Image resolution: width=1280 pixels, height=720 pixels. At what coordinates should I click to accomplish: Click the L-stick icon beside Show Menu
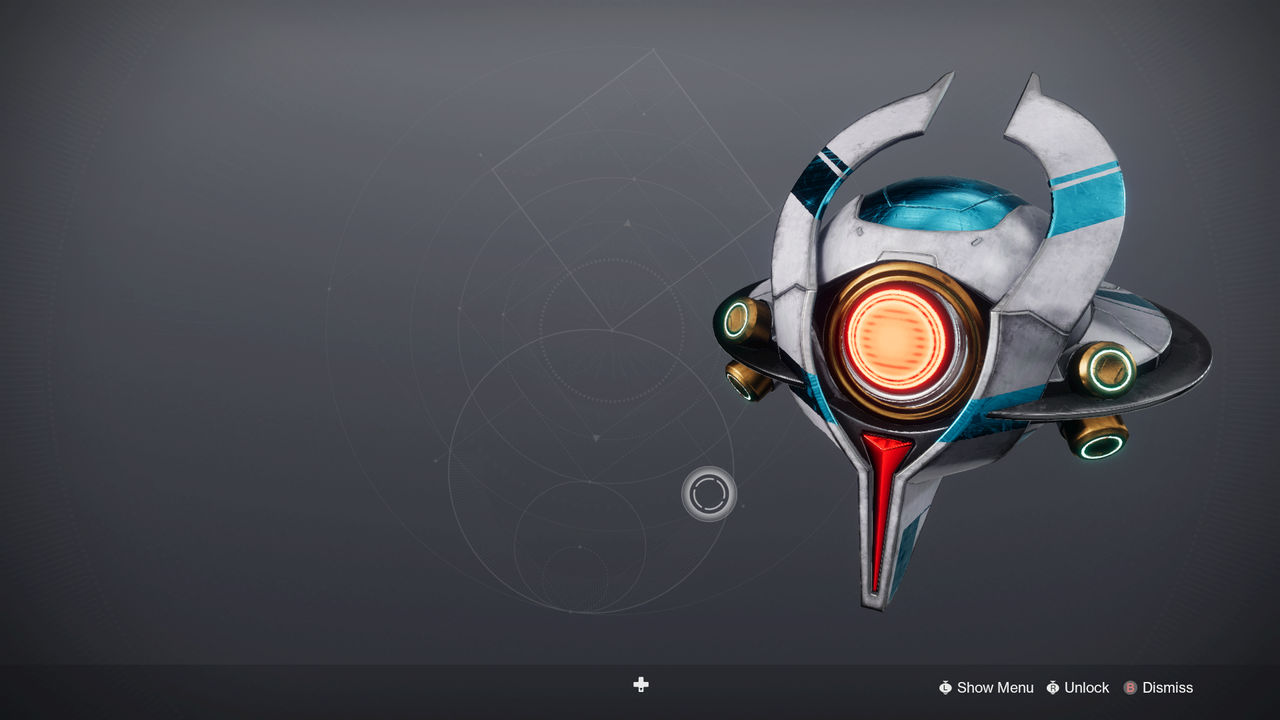[946, 688]
